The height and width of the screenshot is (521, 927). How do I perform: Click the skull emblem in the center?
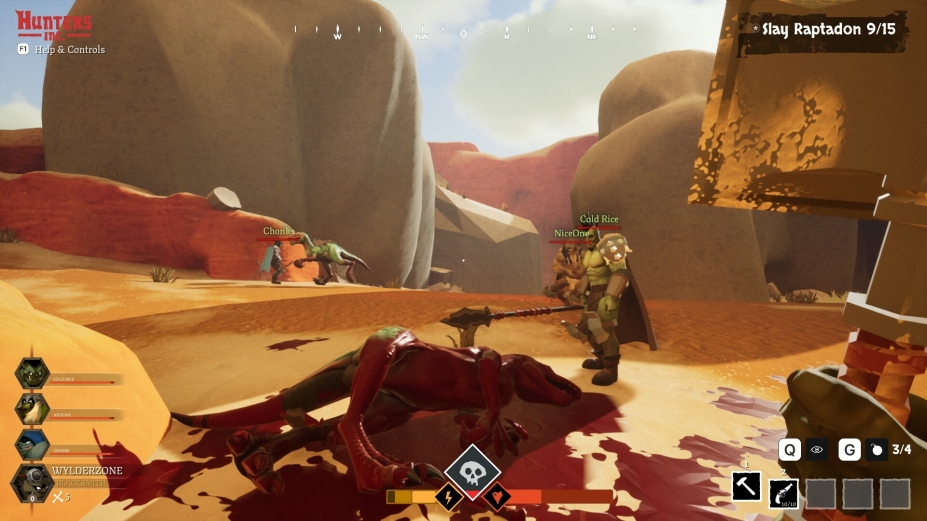(x=472, y=471)
